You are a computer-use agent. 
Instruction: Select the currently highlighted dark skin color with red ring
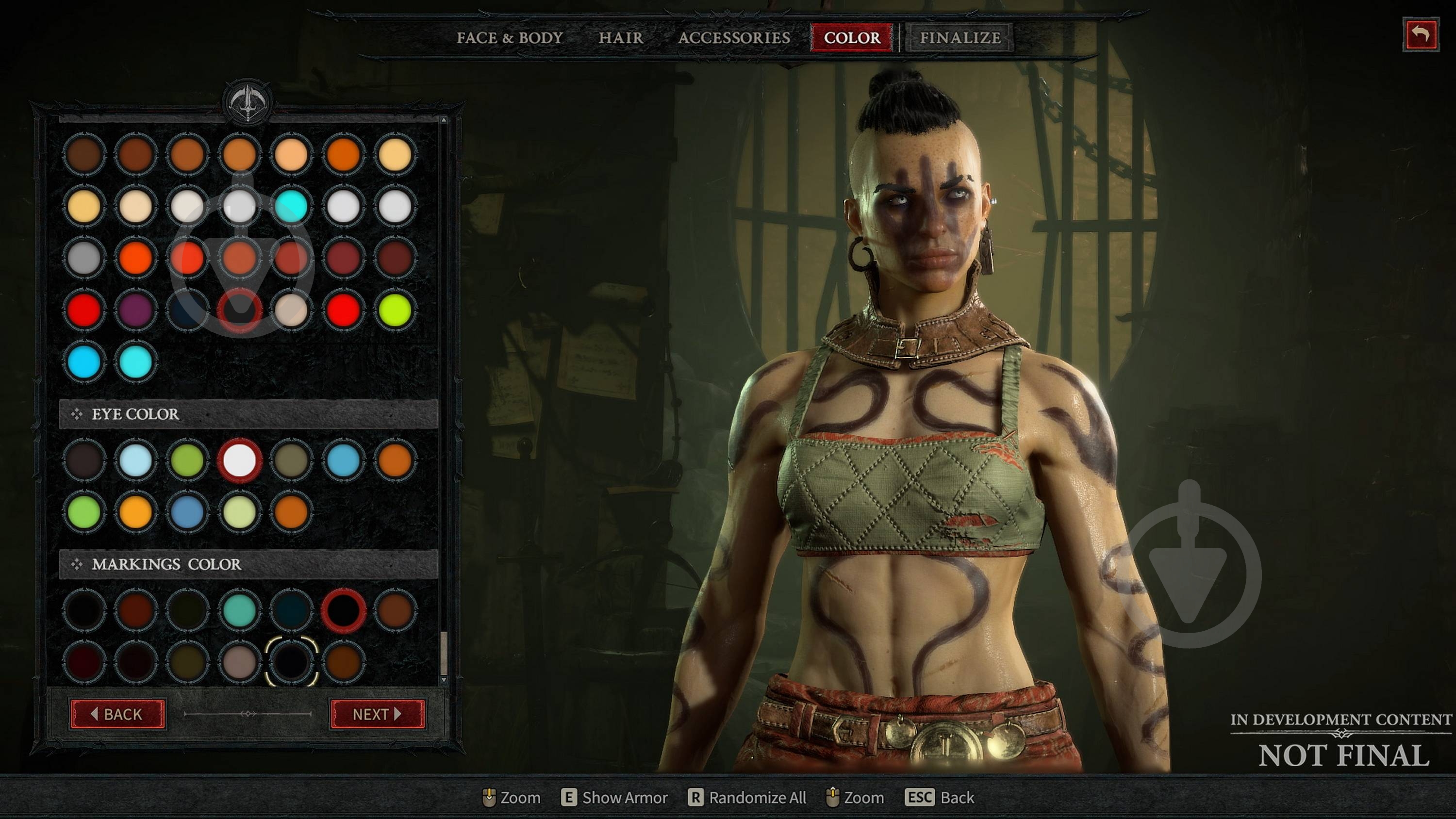tap(240, 308)
